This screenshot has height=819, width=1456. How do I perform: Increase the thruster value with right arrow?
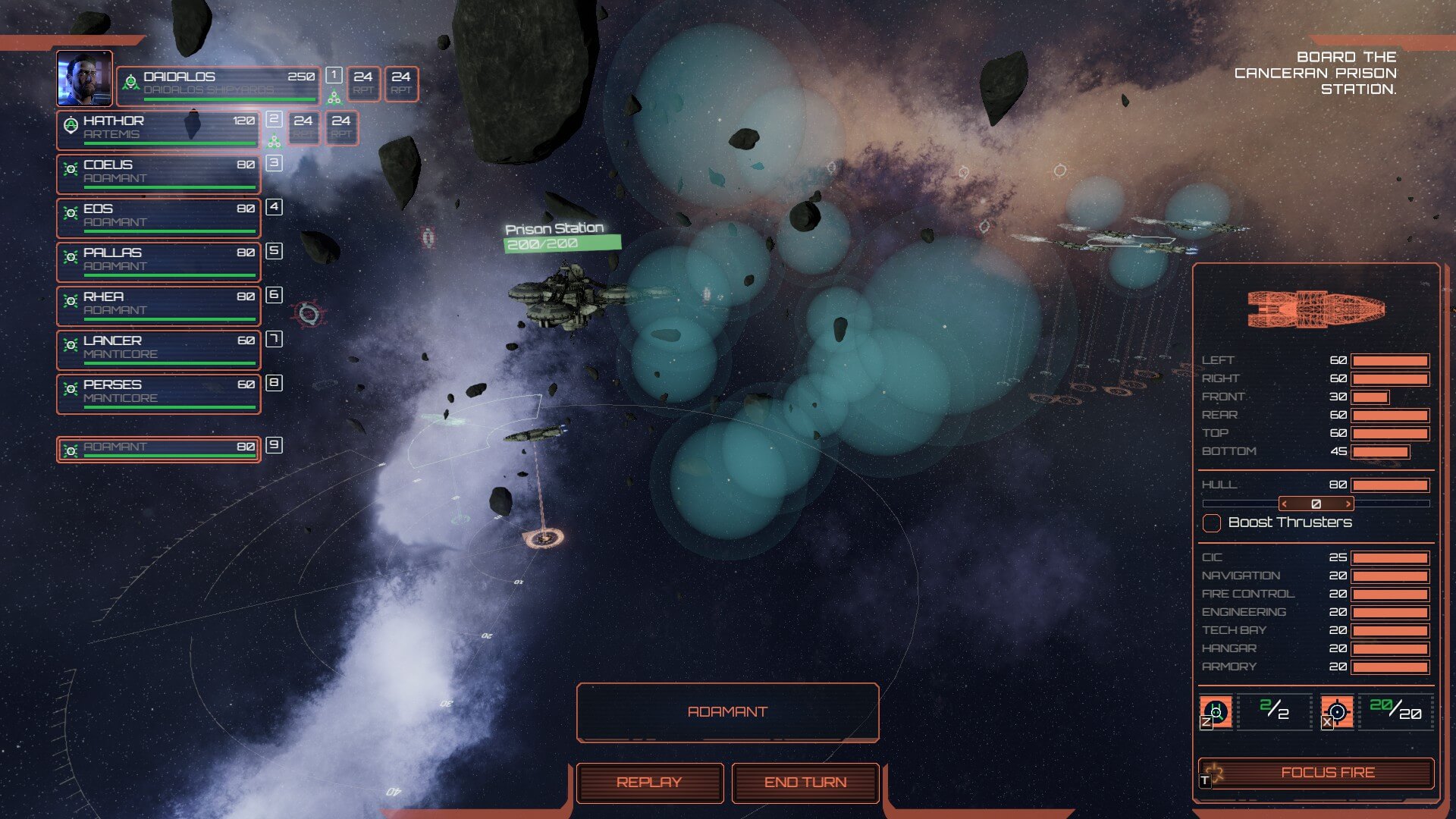tap(1348, 504)
